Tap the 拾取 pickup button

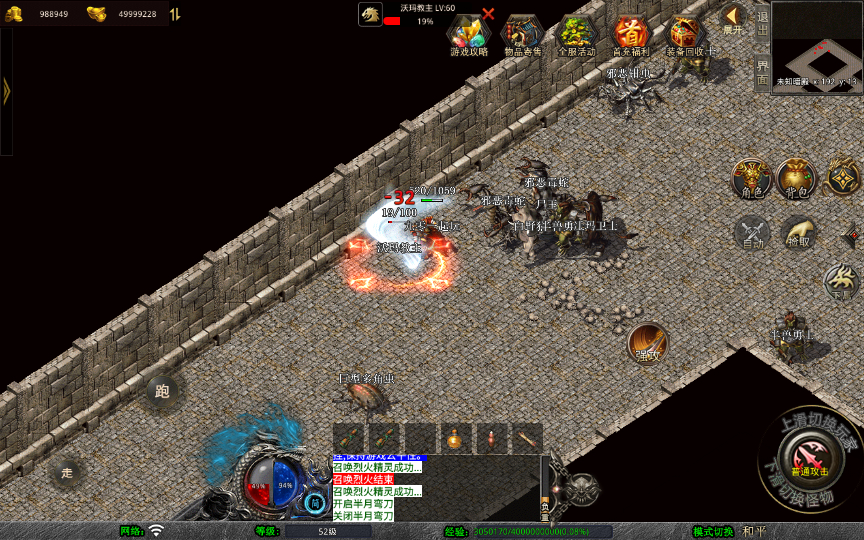pos(798,233)
